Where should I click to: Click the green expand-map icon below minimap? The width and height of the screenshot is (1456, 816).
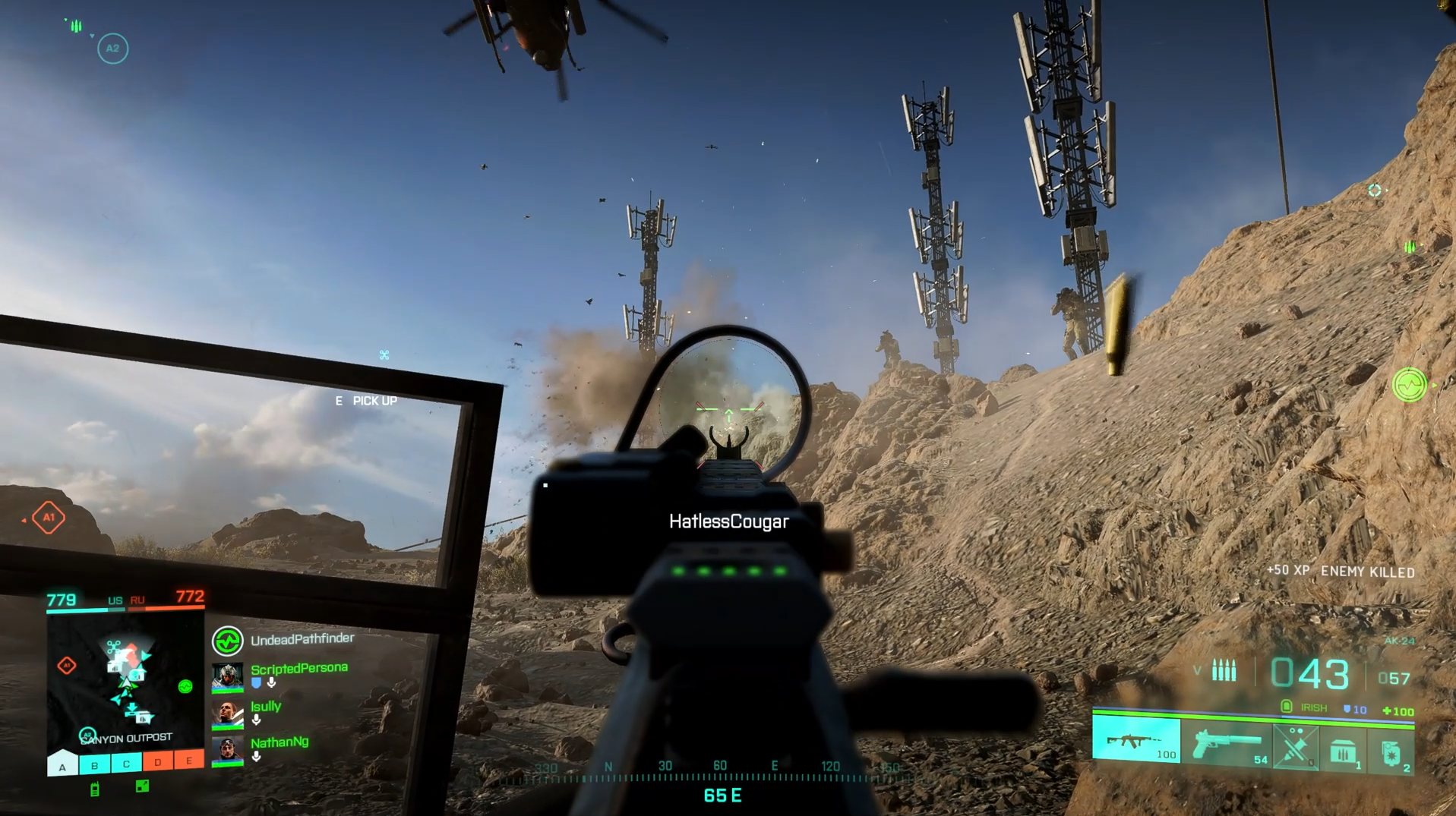point(142,786)
